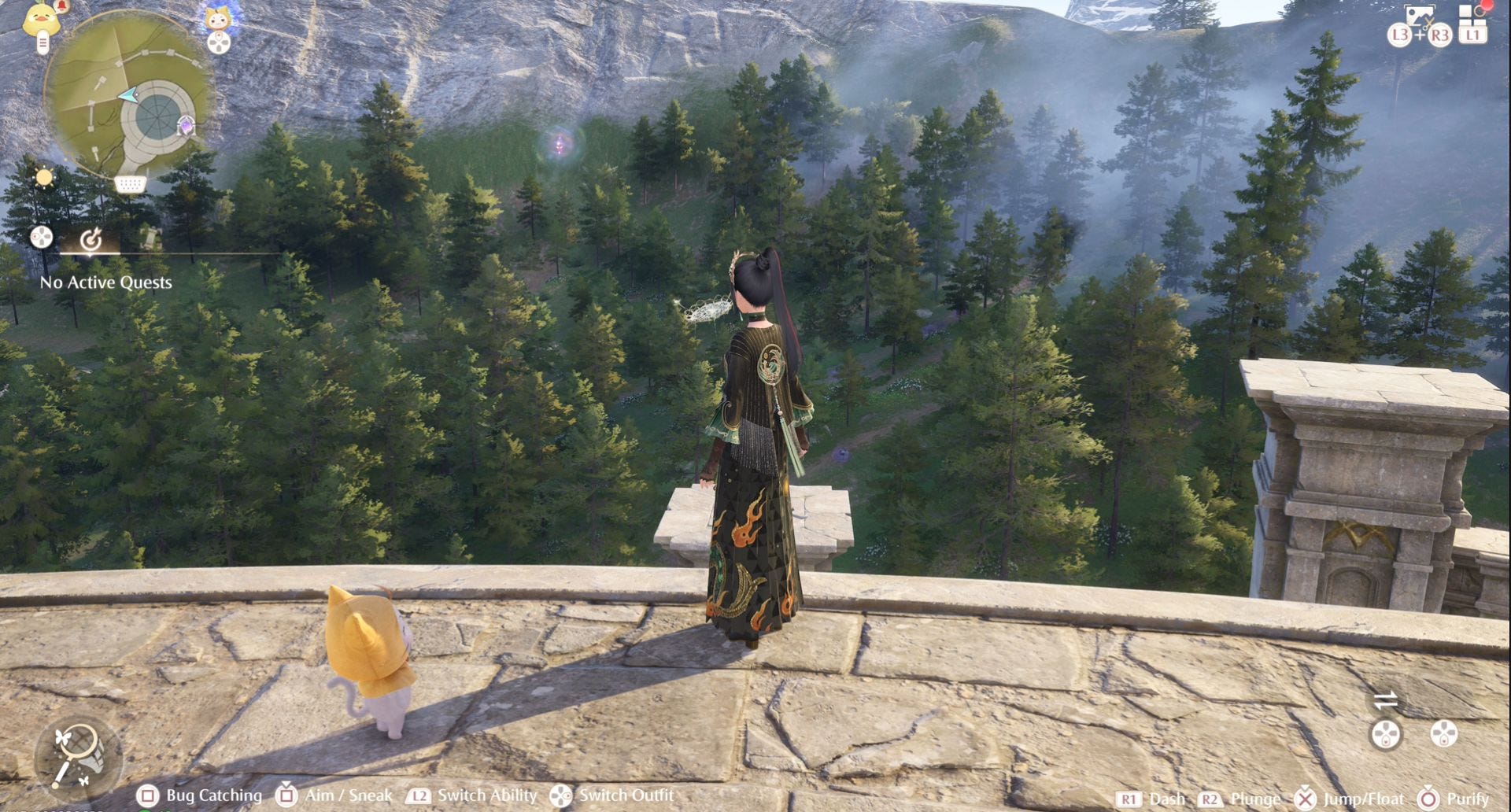The width and height of the screenshot is (1511, 812).
Task: Select the sun time-of-day icon
Action: tap(44, 178)
